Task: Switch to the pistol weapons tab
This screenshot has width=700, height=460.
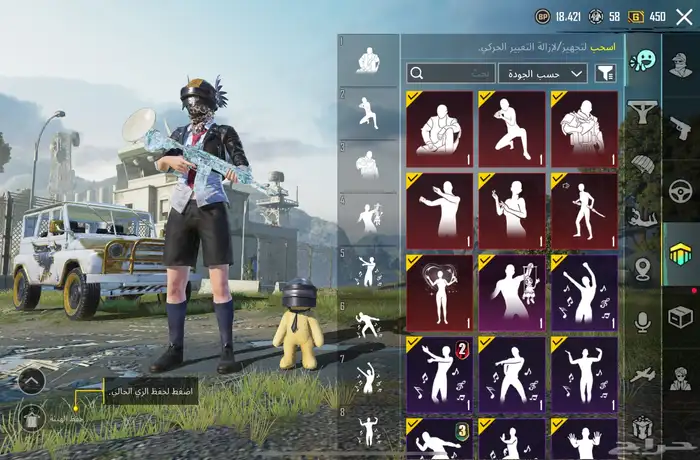Action: click(680, 128)
